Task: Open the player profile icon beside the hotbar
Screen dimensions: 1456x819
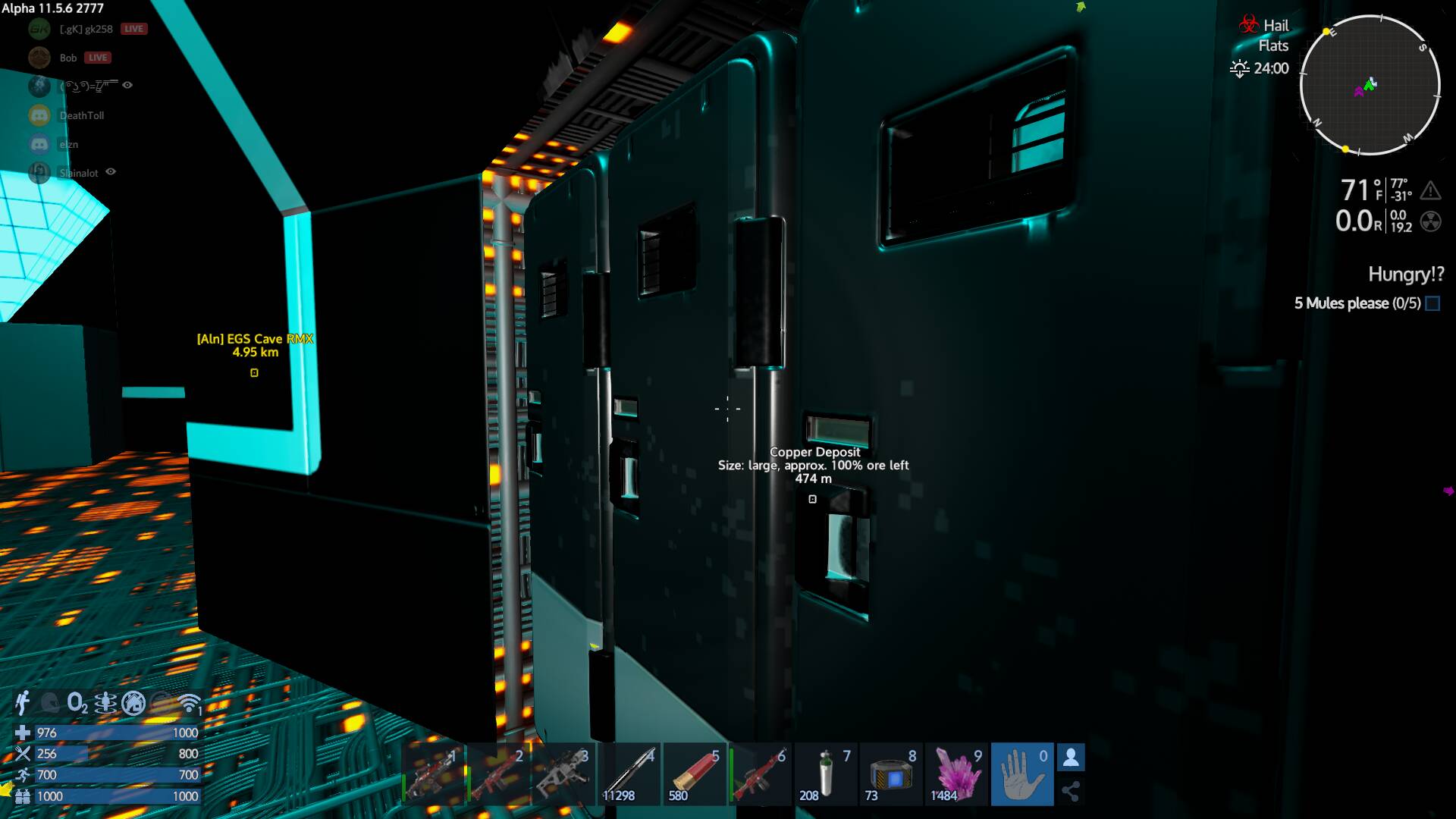Action: [x=1071, y=758]
